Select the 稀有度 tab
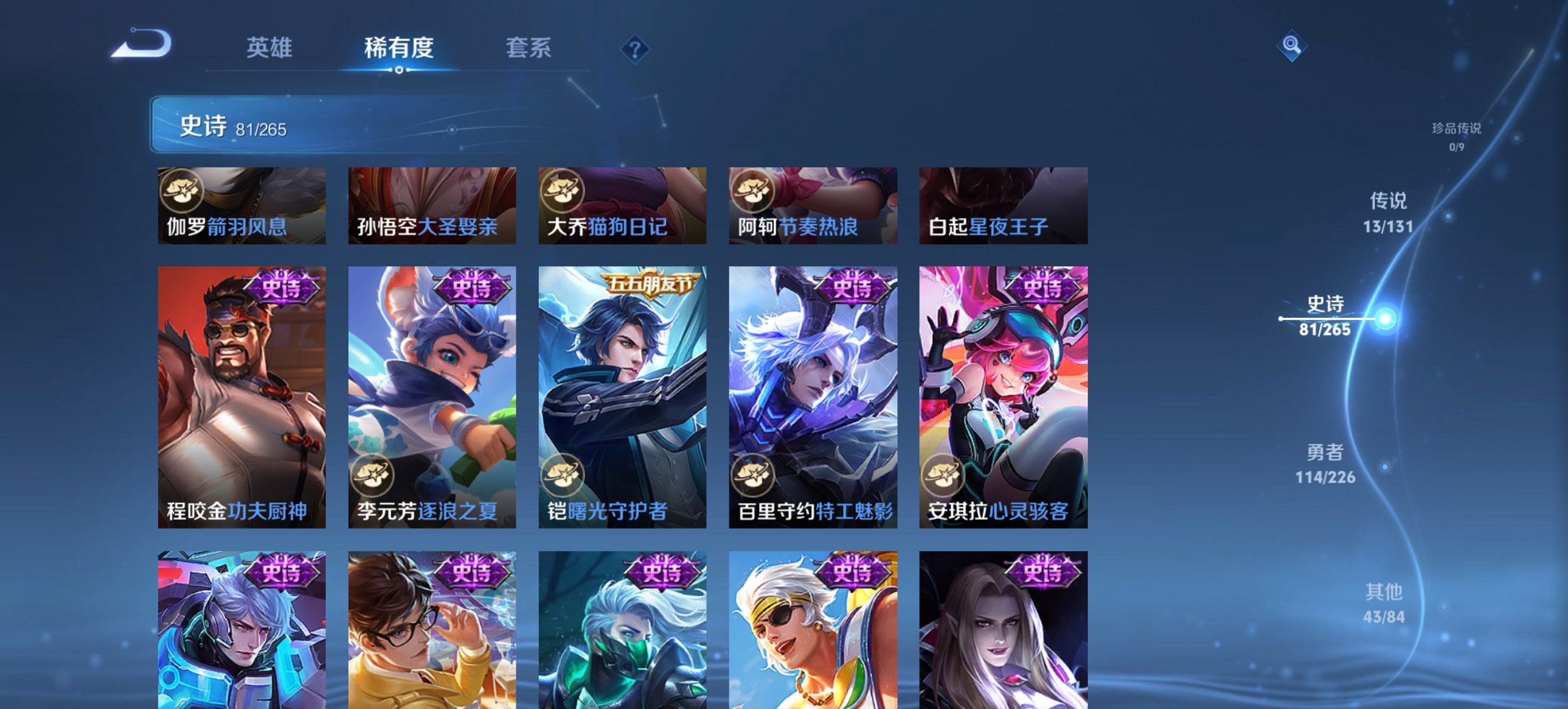 (398, 48)
